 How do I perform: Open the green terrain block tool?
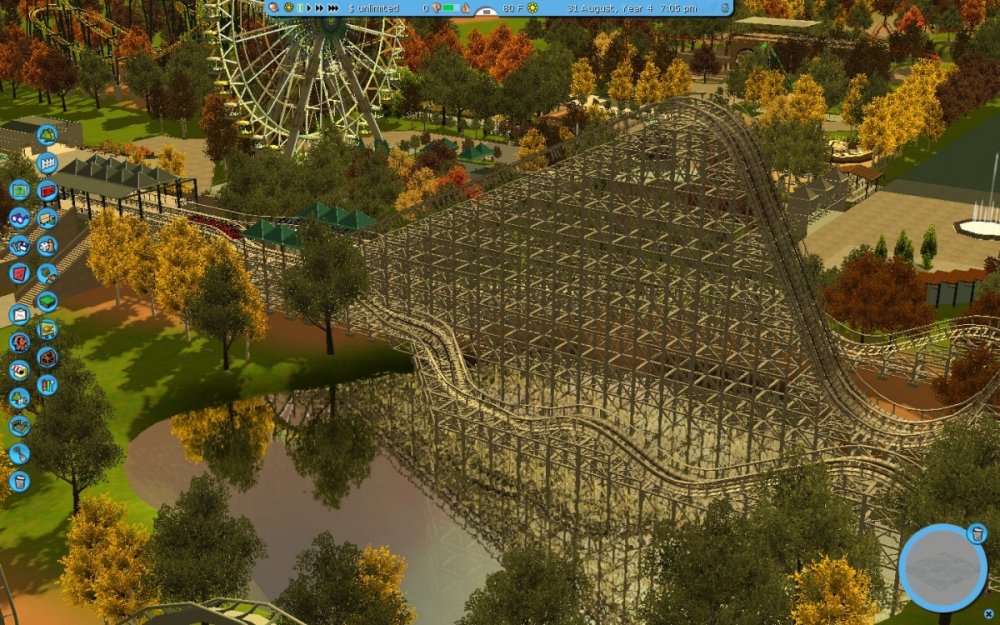[47, 301]
